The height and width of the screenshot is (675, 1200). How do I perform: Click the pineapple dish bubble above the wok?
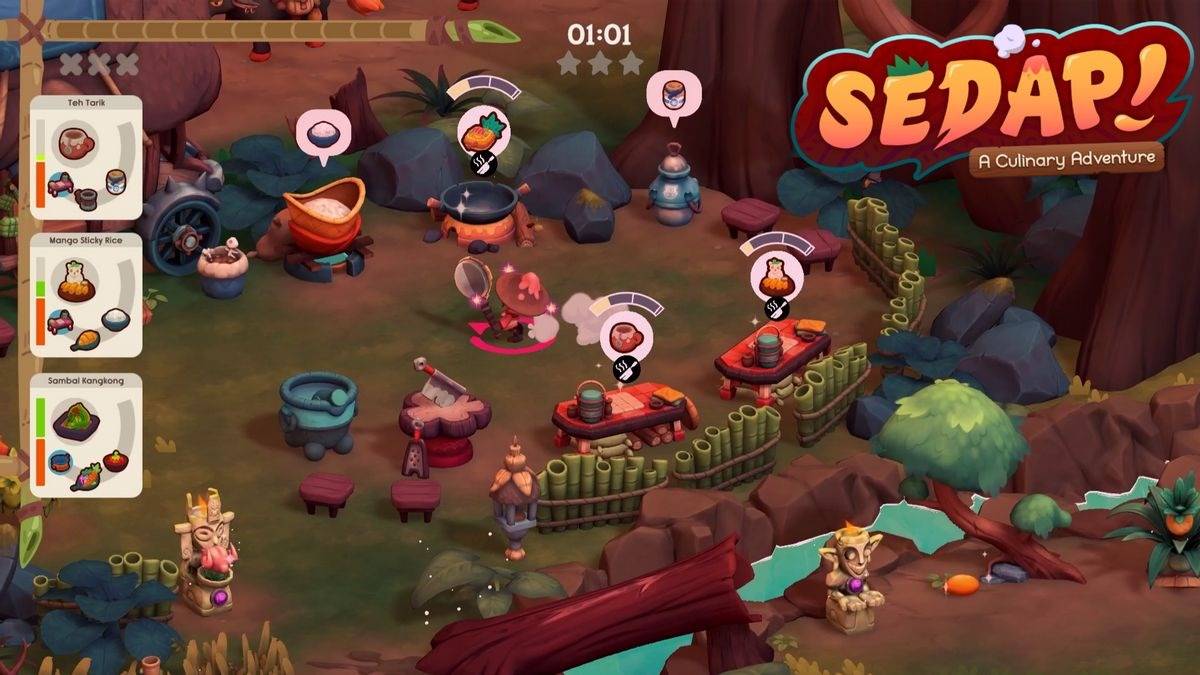(x=483, y=130)
